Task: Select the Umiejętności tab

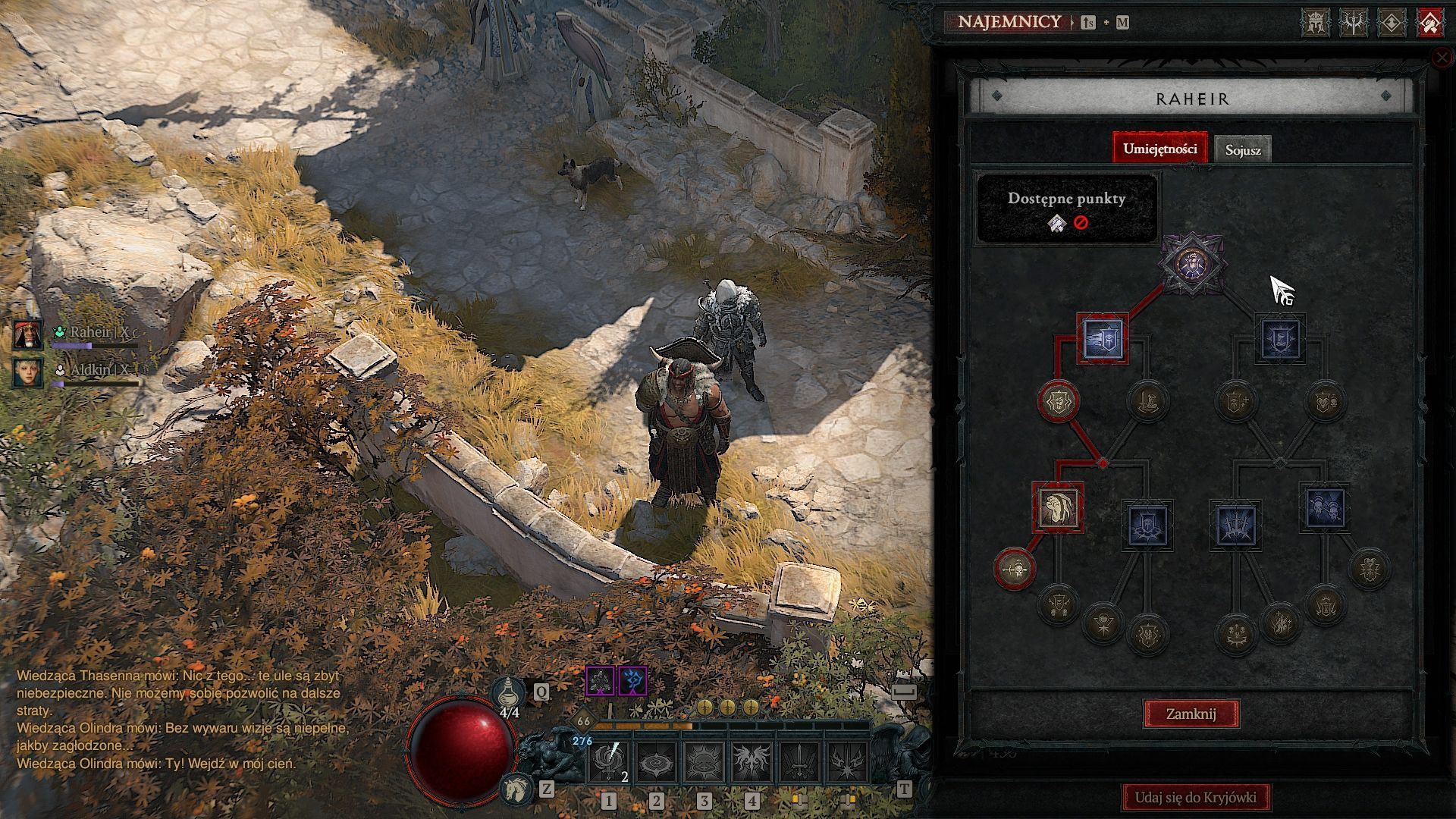Action: (1159, 149)
